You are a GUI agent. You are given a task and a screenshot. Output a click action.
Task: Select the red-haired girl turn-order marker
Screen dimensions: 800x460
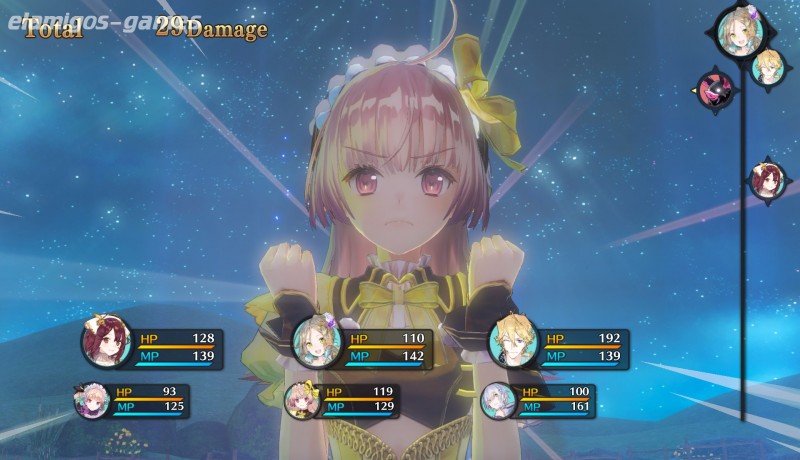click(x=768, y=181)
